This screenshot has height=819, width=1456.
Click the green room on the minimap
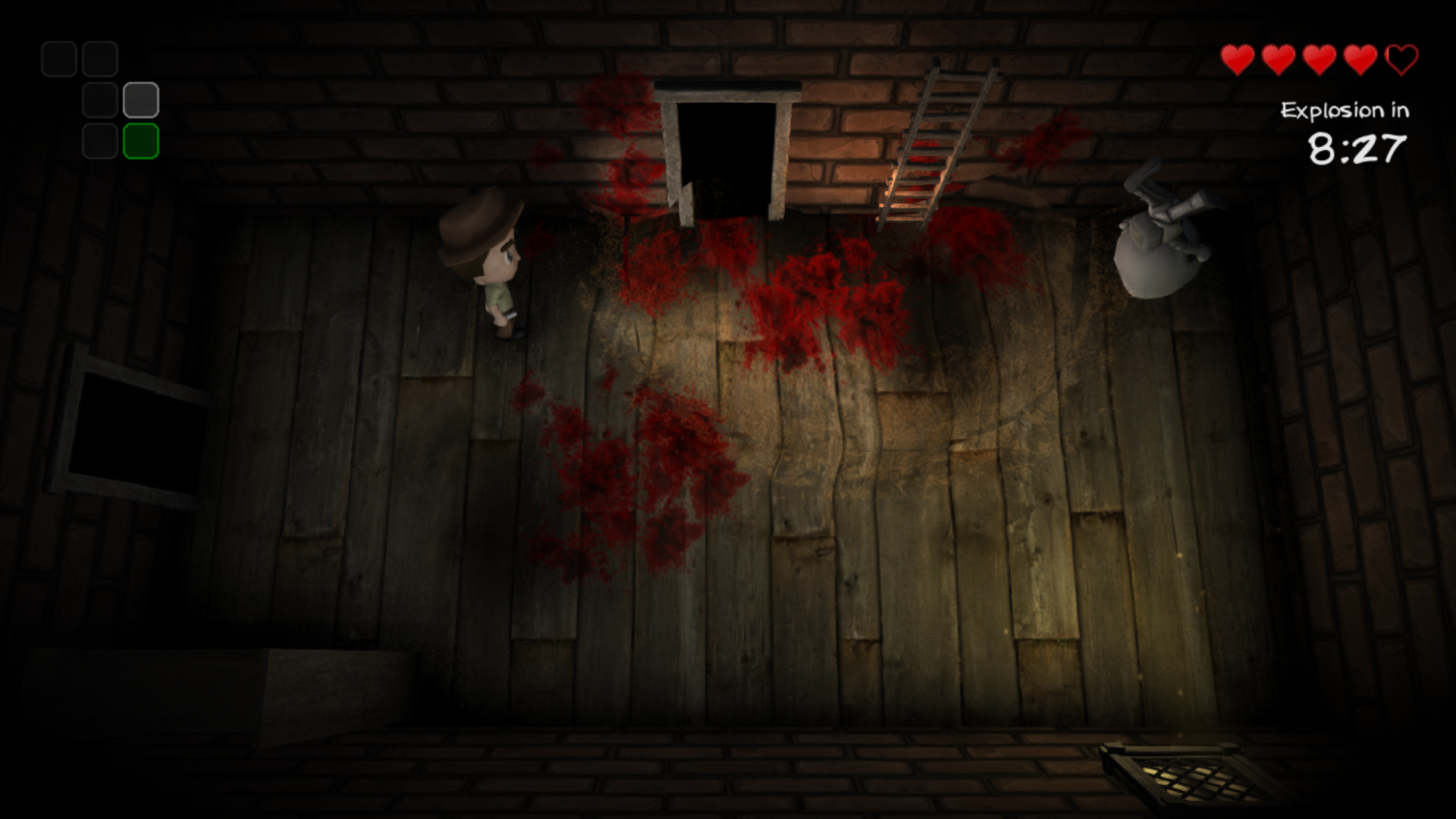click(x=142, y=142)
